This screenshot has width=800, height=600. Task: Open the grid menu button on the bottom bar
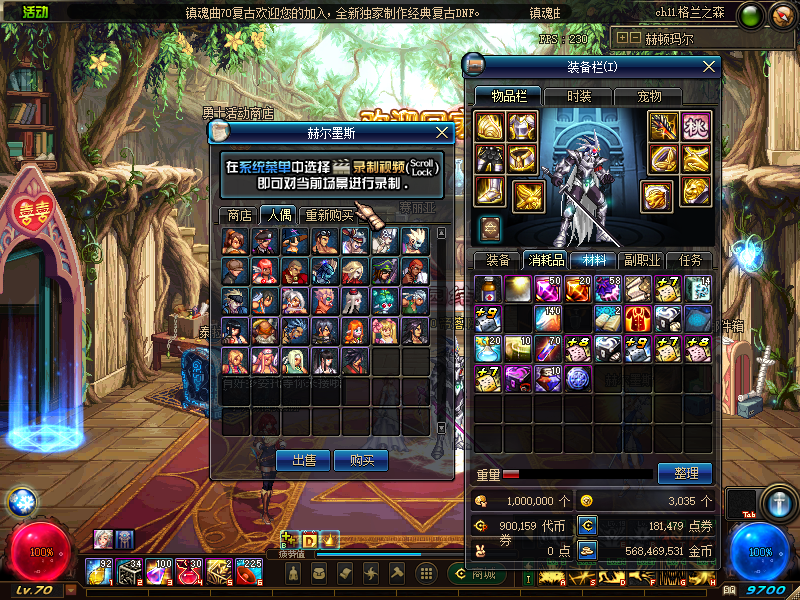(426, 573)
